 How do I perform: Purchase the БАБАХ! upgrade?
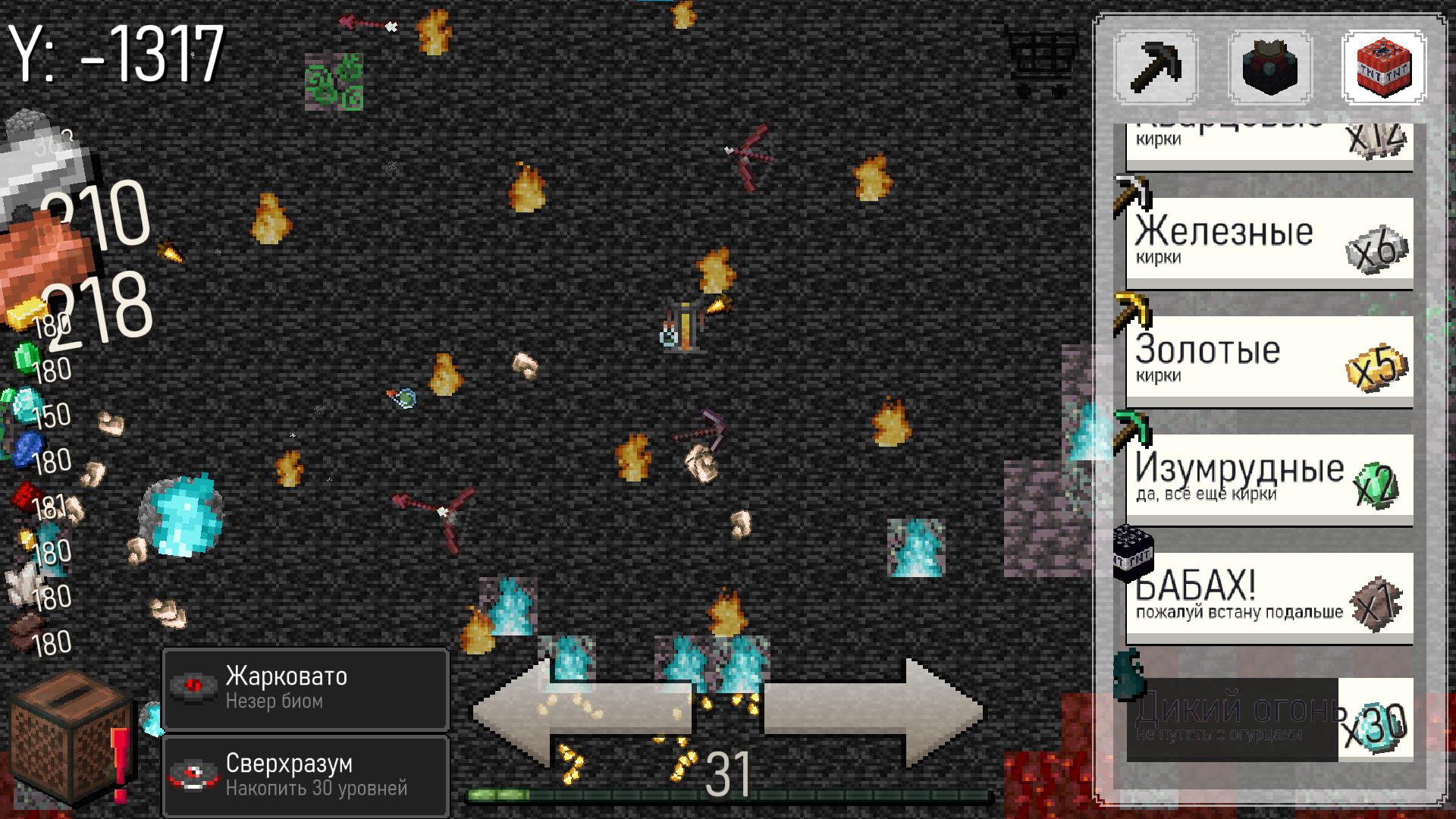(x=1268, y=595)
